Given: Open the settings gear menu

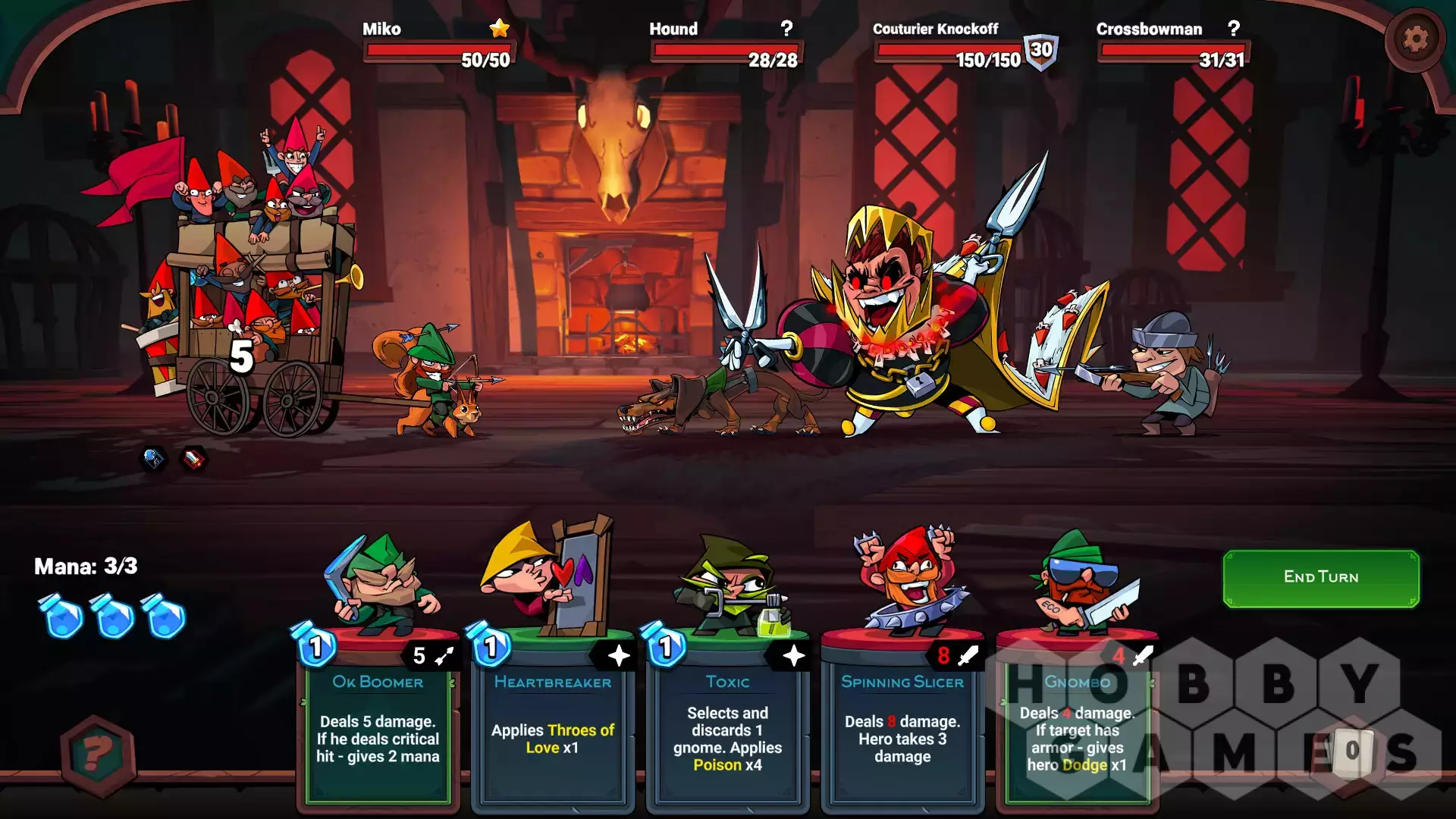Looking at the screenshot, I should point(1414,39).
